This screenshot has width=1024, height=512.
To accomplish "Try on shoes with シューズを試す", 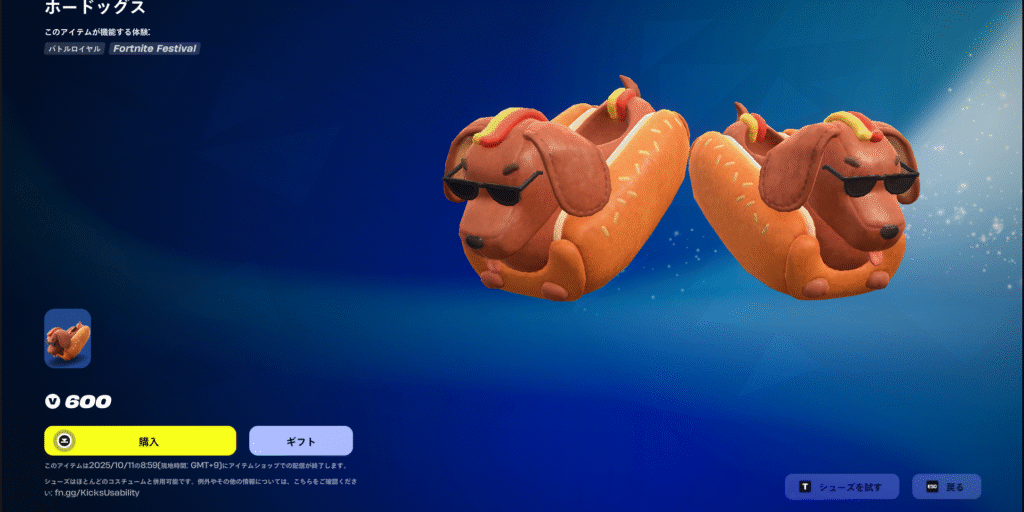I will point(842,487).
